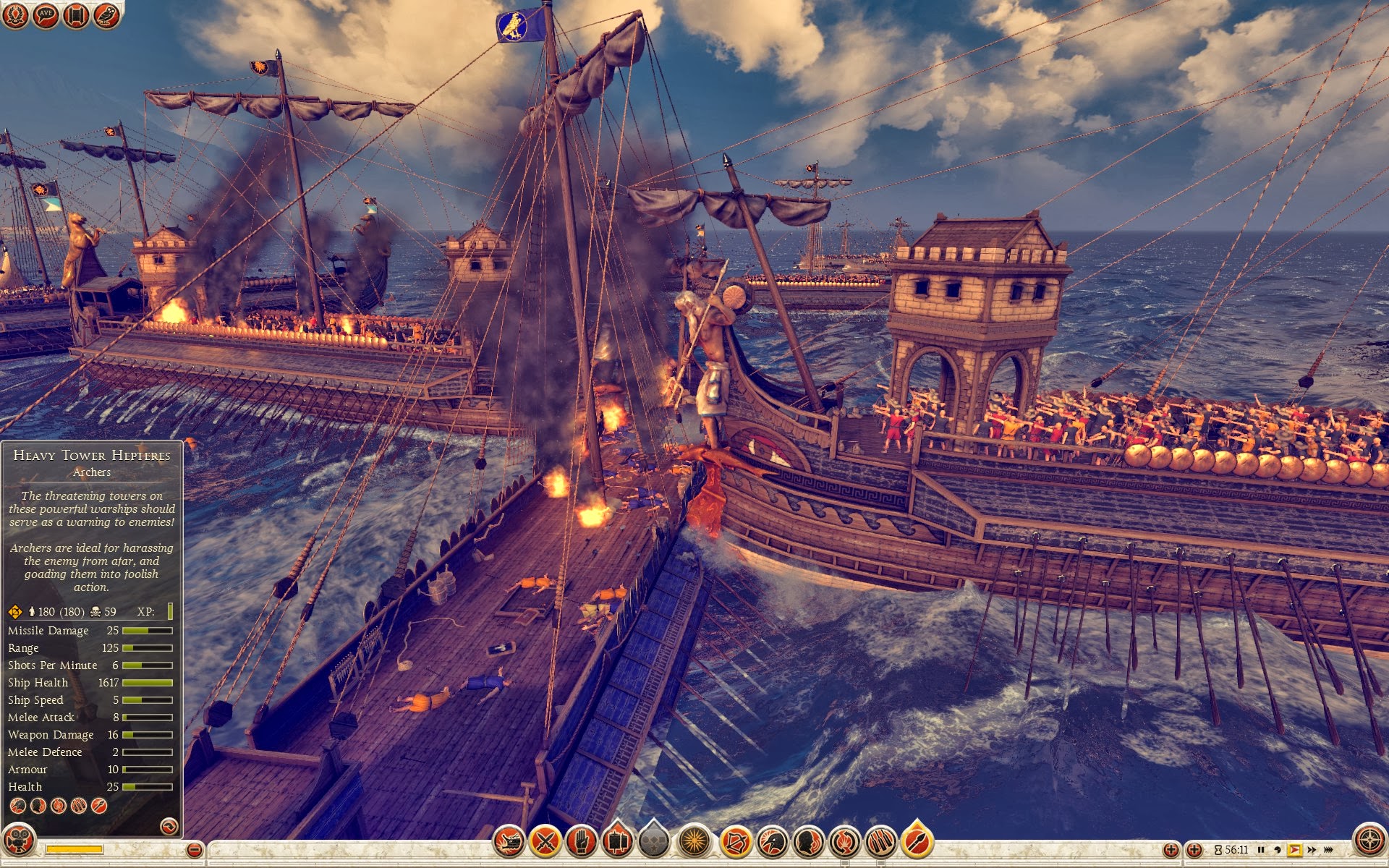Pause the battle
This screenshot has height=868, width=1389.
pyautogui.click(x=1261, y=850)
